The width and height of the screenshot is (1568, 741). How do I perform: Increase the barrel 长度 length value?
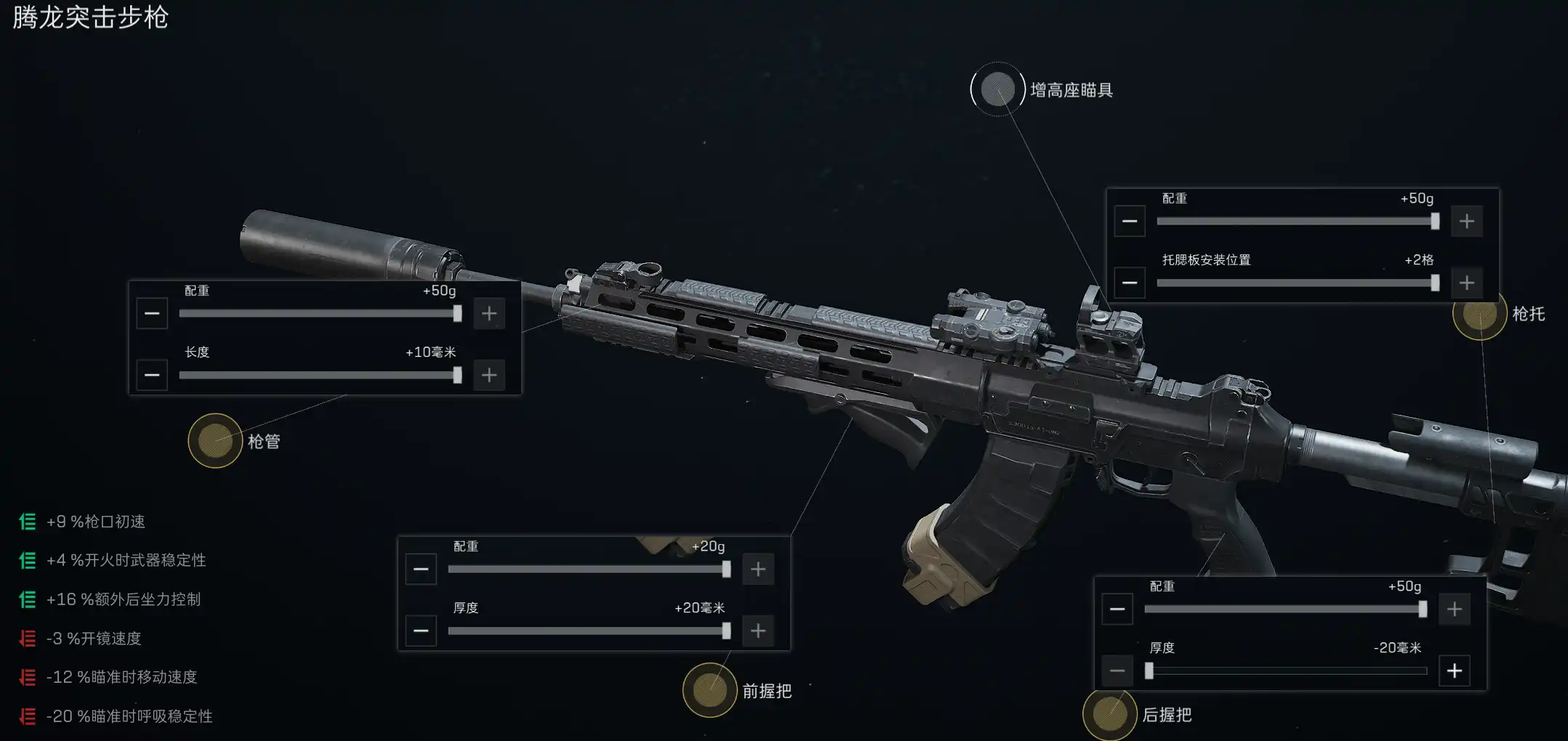489,376
